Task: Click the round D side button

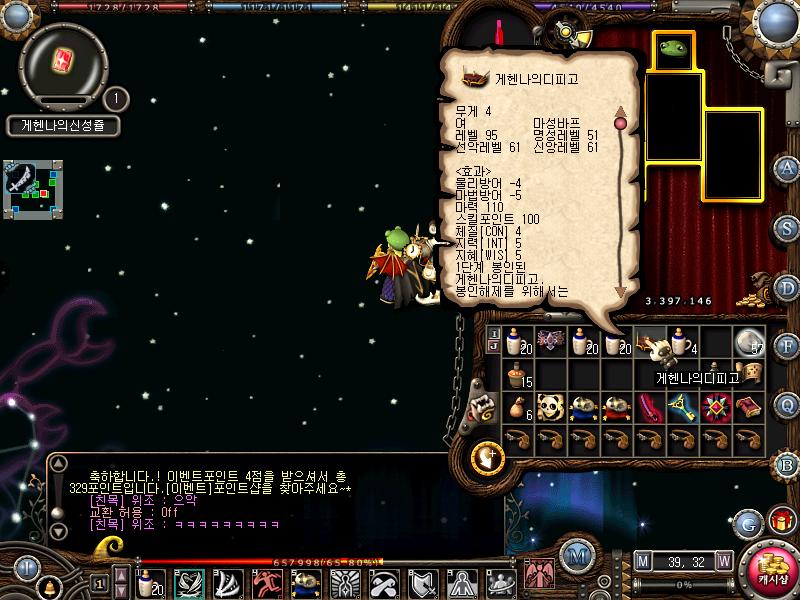Action: tap(788, 287)
